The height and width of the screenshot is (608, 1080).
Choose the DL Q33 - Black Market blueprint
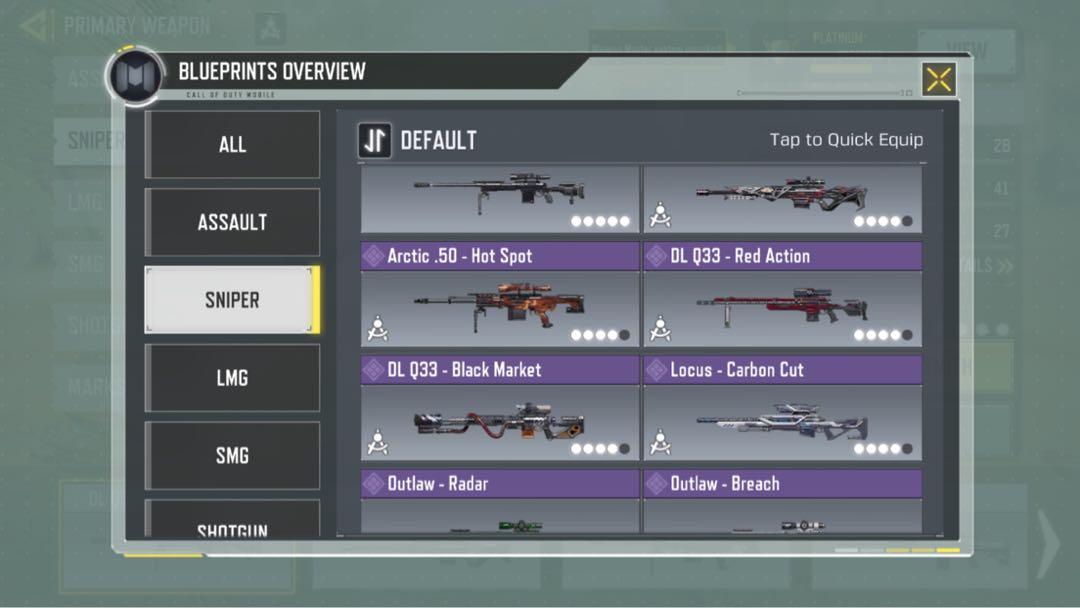[x=500, y=412]
